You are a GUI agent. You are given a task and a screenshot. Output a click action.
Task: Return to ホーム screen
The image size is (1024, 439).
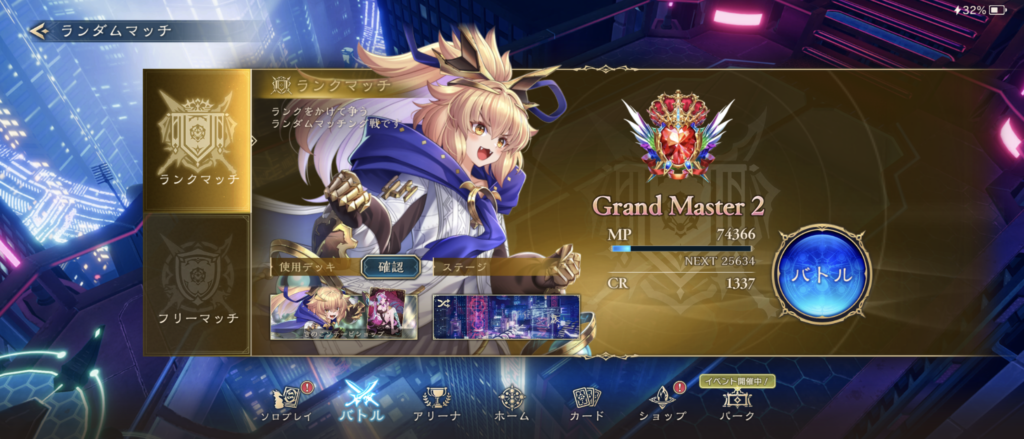coord(511,403)
